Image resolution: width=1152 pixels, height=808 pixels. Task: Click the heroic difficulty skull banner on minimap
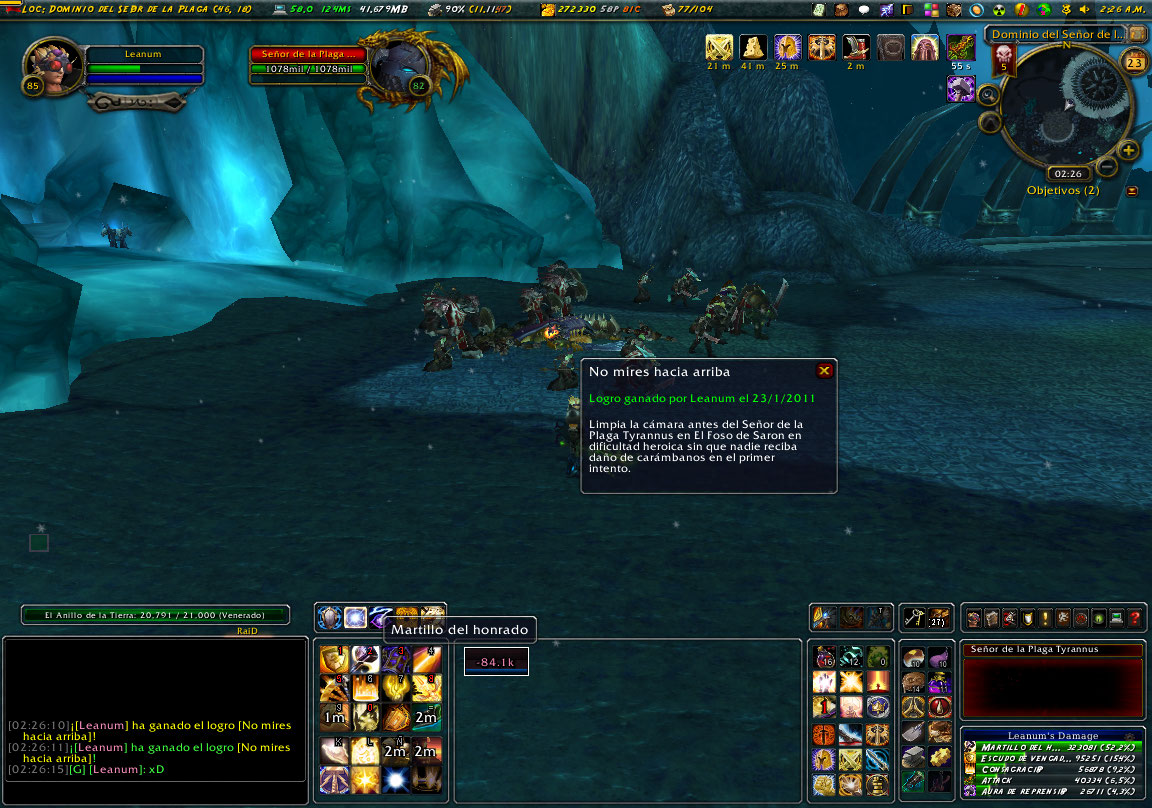pyautogui.click(x=1004, y=60)
